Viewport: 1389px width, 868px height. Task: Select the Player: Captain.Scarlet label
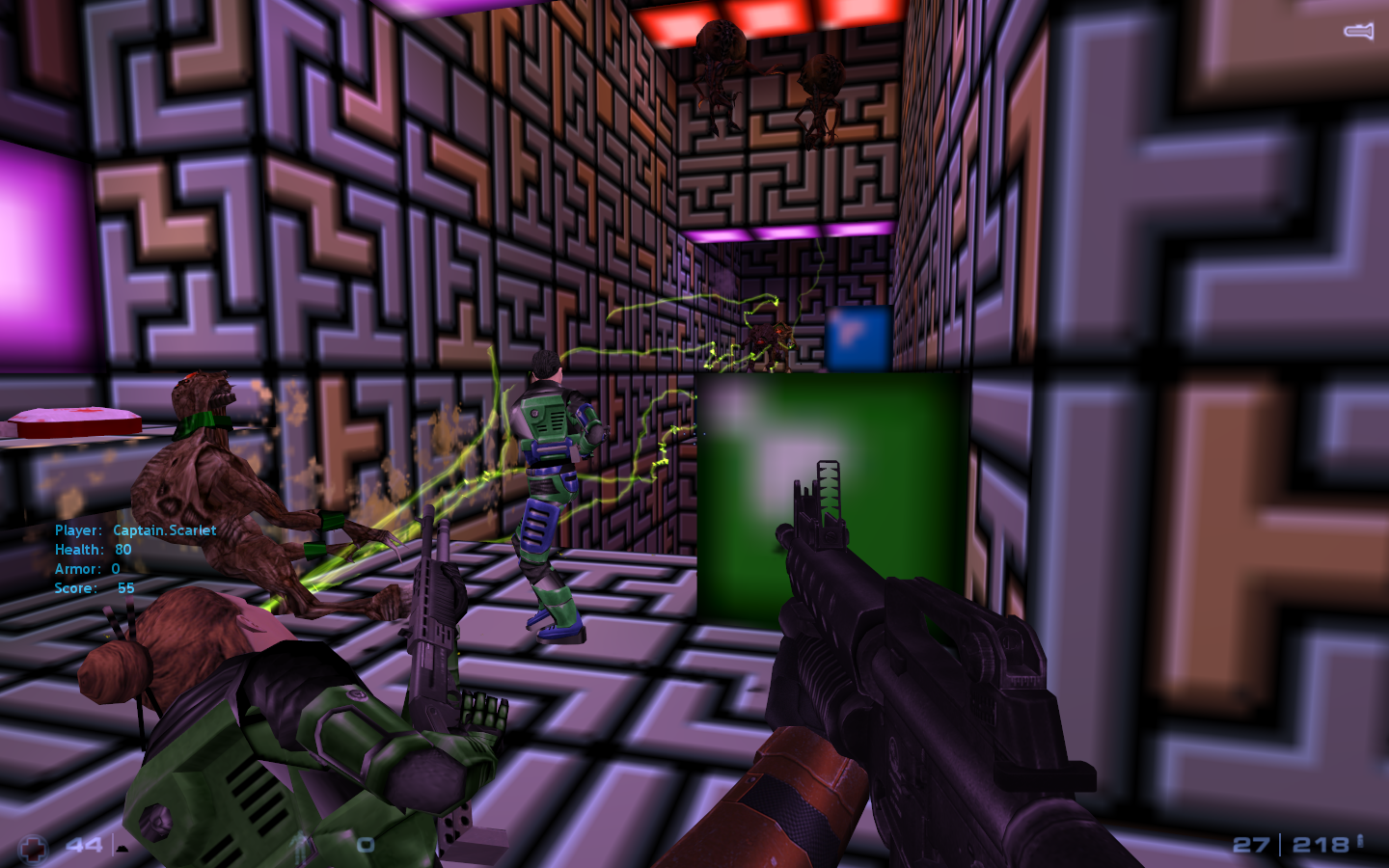click(135, 530)
